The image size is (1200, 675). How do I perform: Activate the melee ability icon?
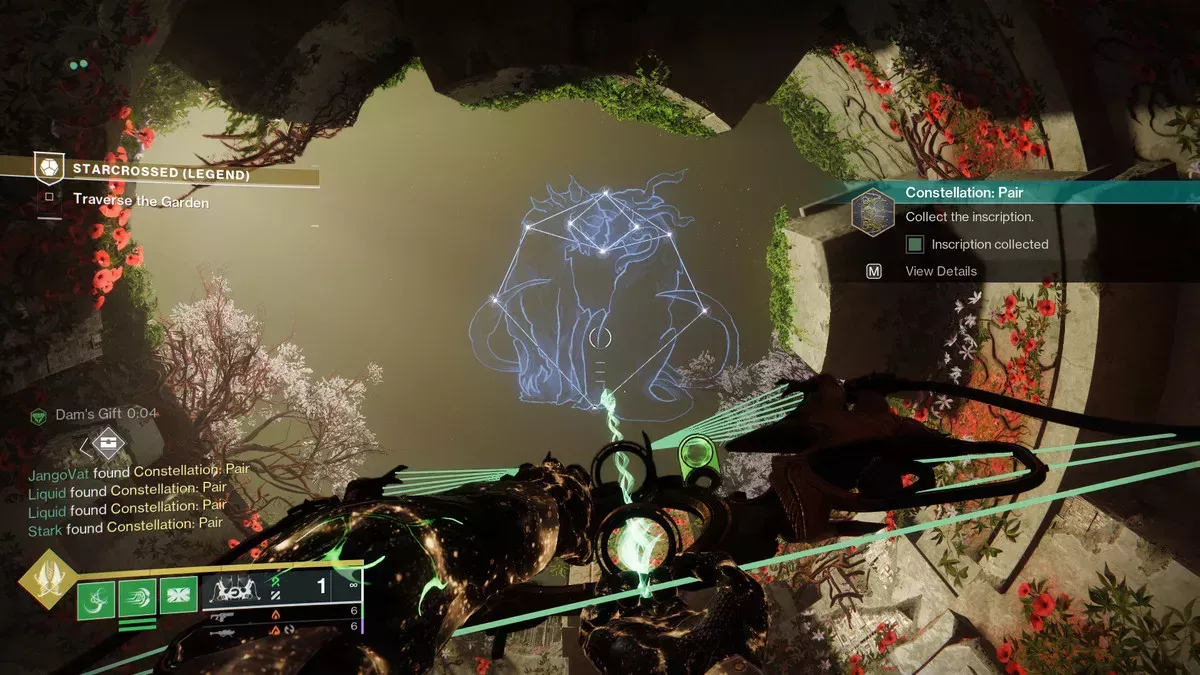click(x=179, y=597)
